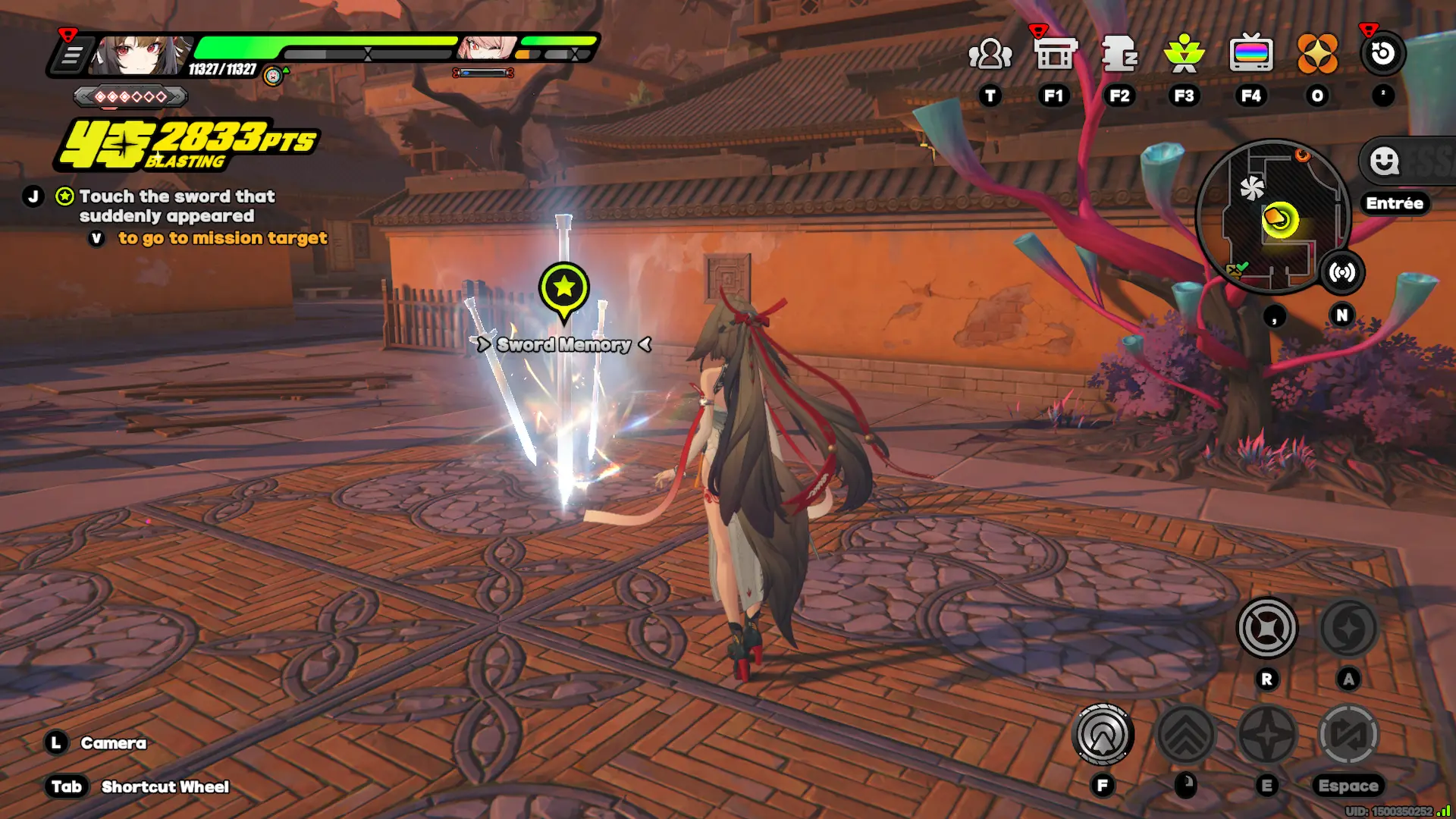Open the team/friends panel via the T icon

989,52
